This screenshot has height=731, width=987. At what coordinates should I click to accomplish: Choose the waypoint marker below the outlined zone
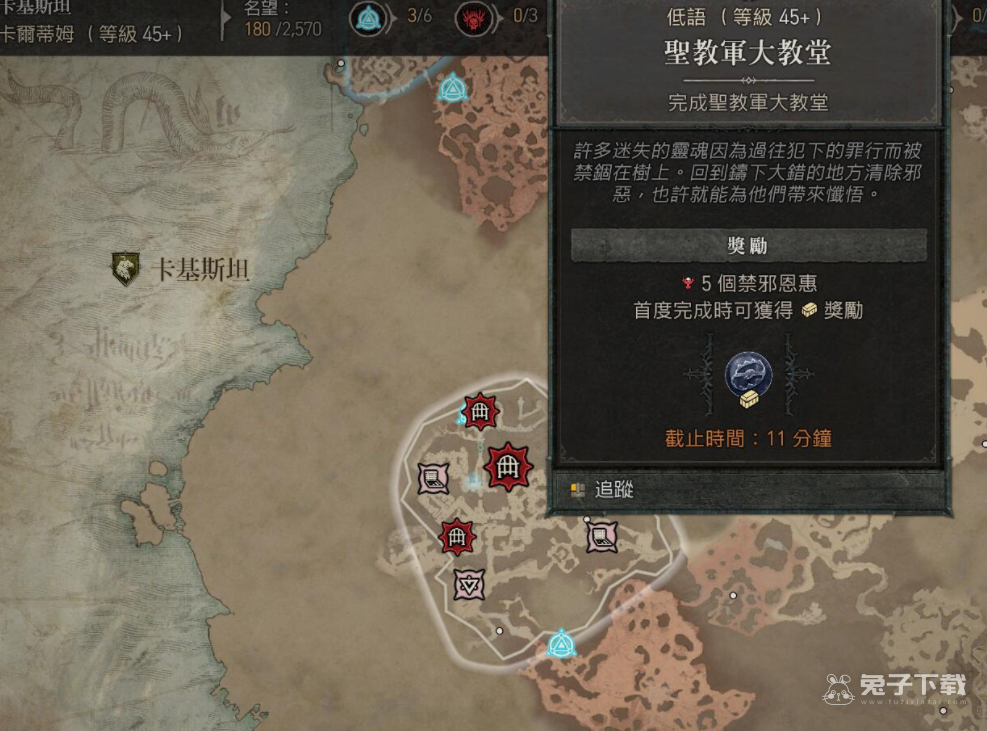(561, 643)
